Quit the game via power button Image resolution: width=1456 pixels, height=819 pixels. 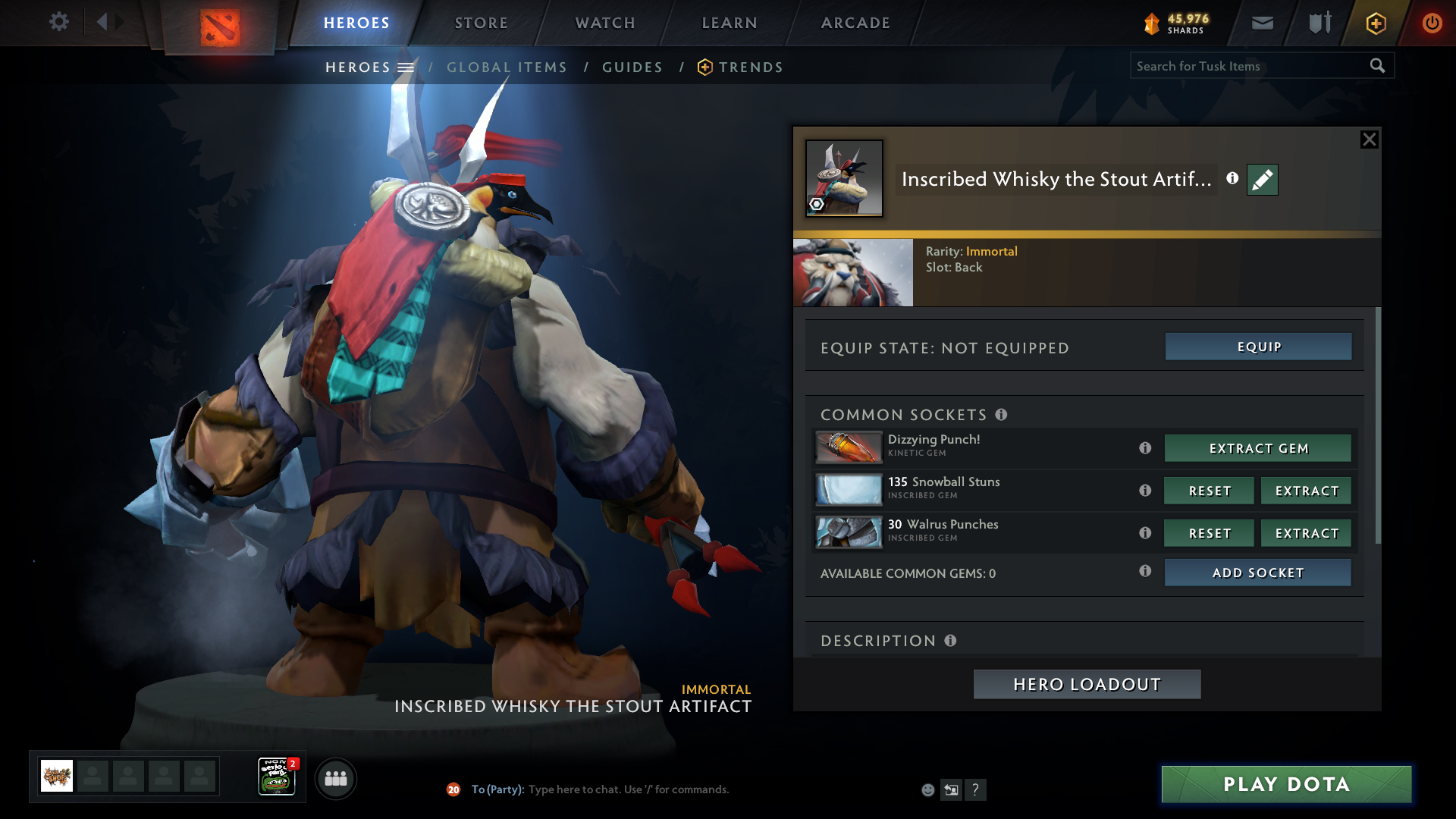pyautogui.click(x=1432, y=23)
